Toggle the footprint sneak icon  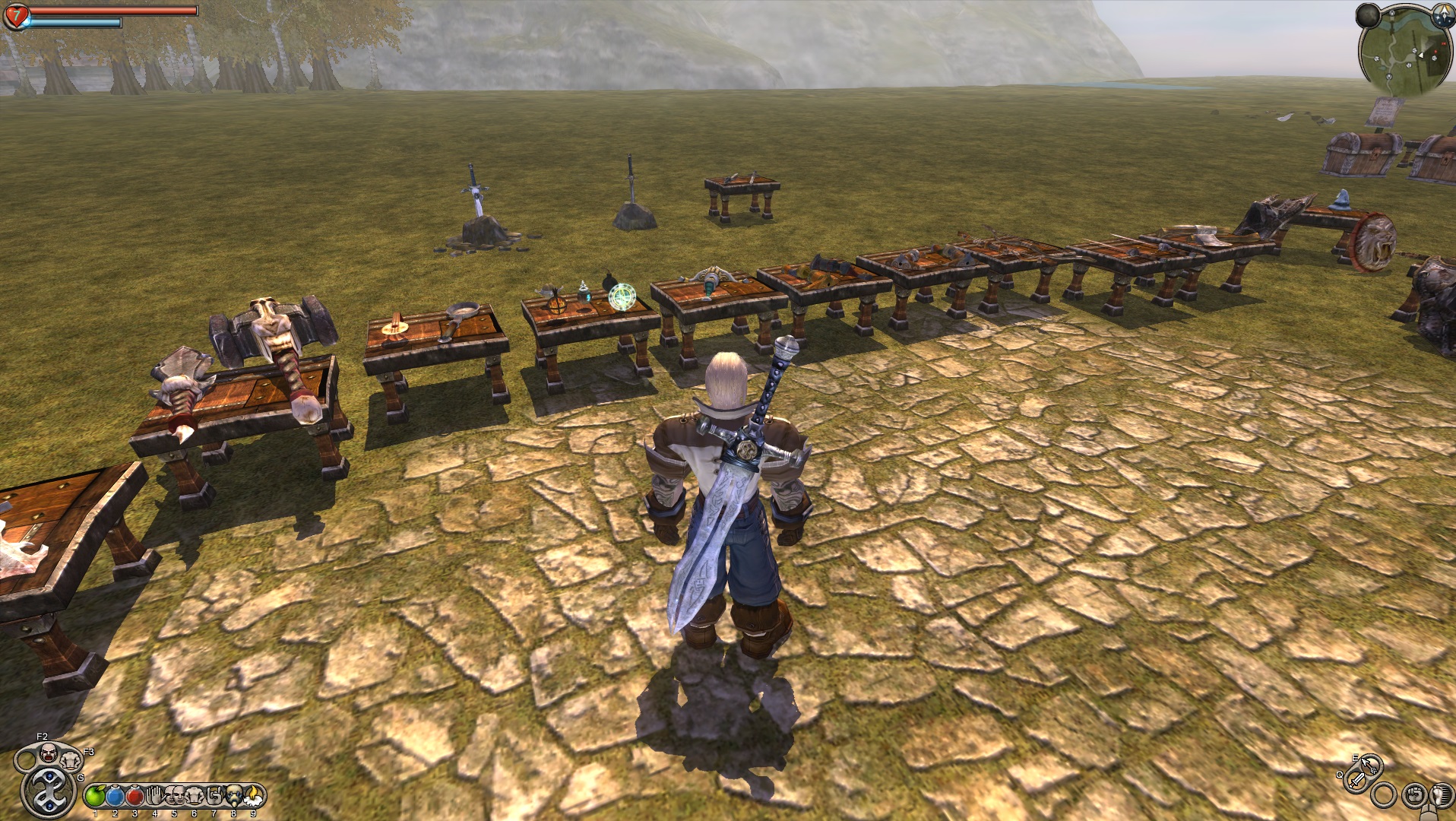point(1441,795)
